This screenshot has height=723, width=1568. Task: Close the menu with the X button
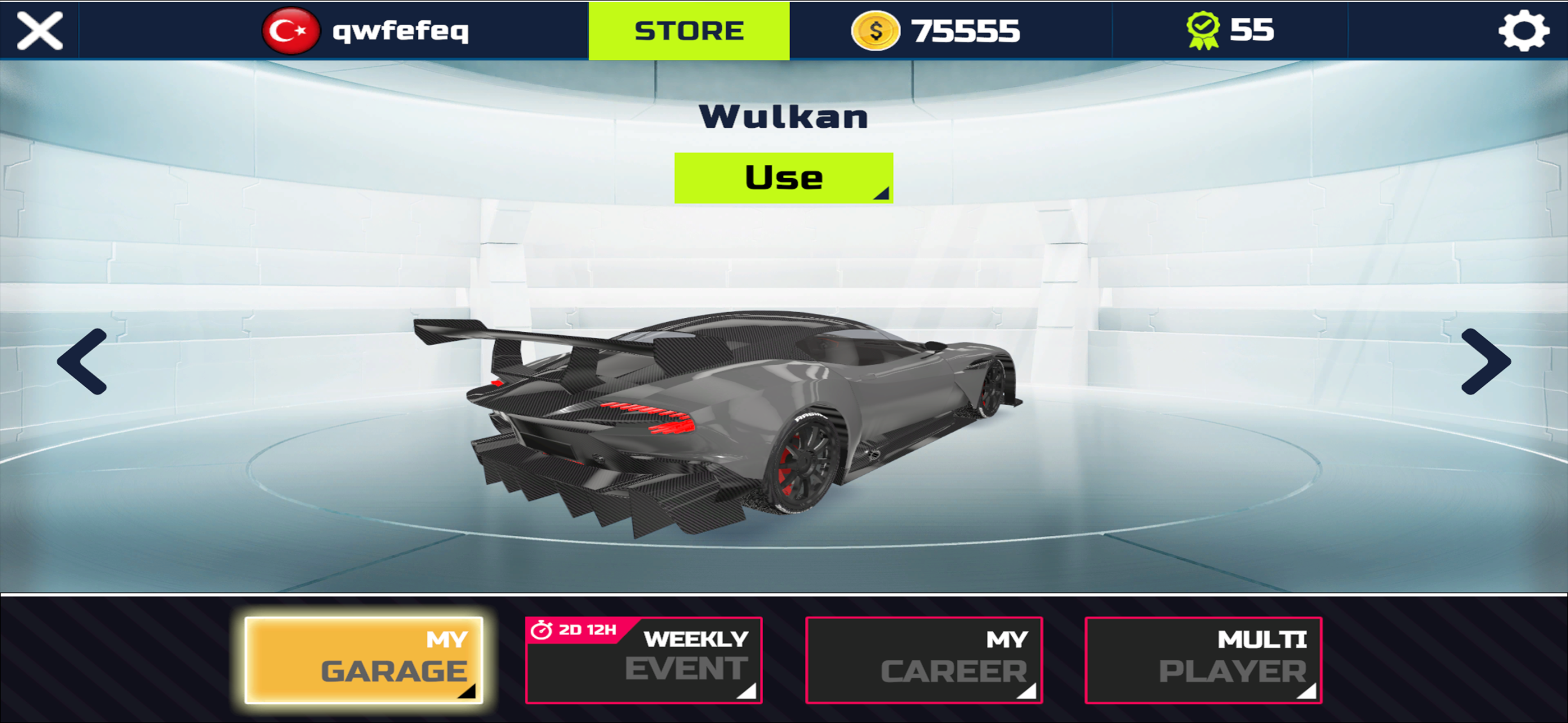(x=40, y=30)
